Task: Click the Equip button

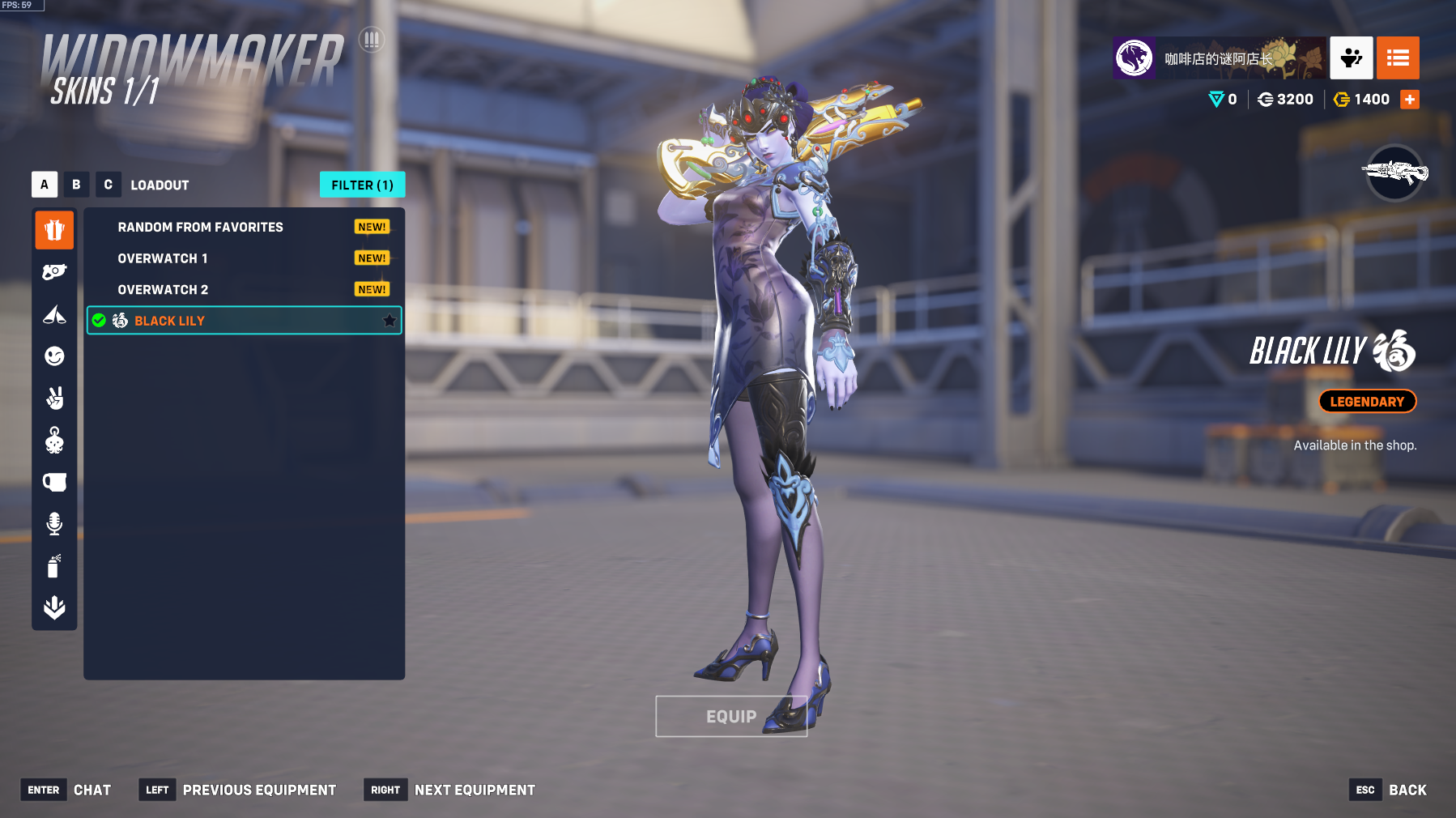Action: (x=730, y=717)
